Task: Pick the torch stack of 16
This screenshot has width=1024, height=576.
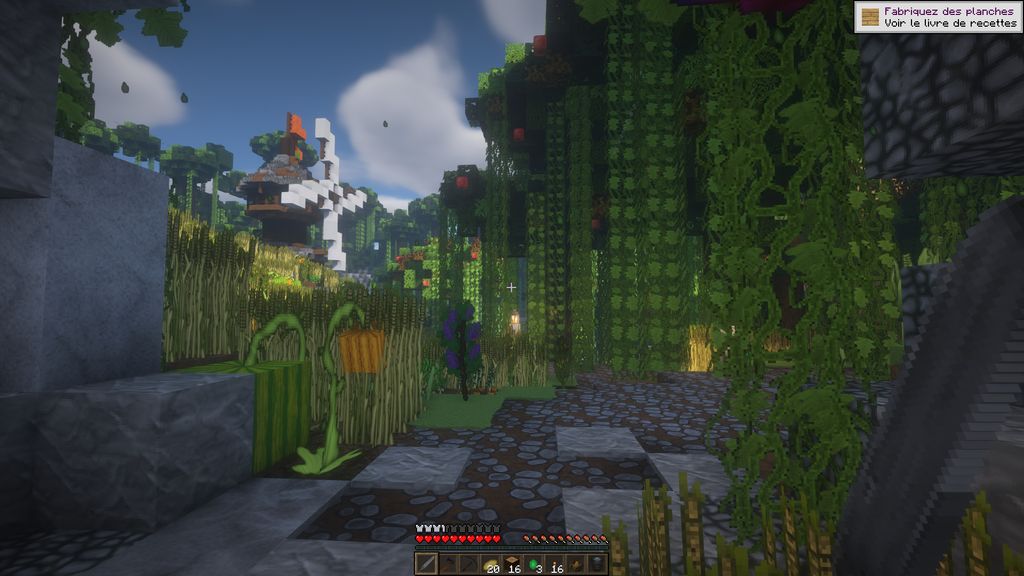Action: pos(555,564)
